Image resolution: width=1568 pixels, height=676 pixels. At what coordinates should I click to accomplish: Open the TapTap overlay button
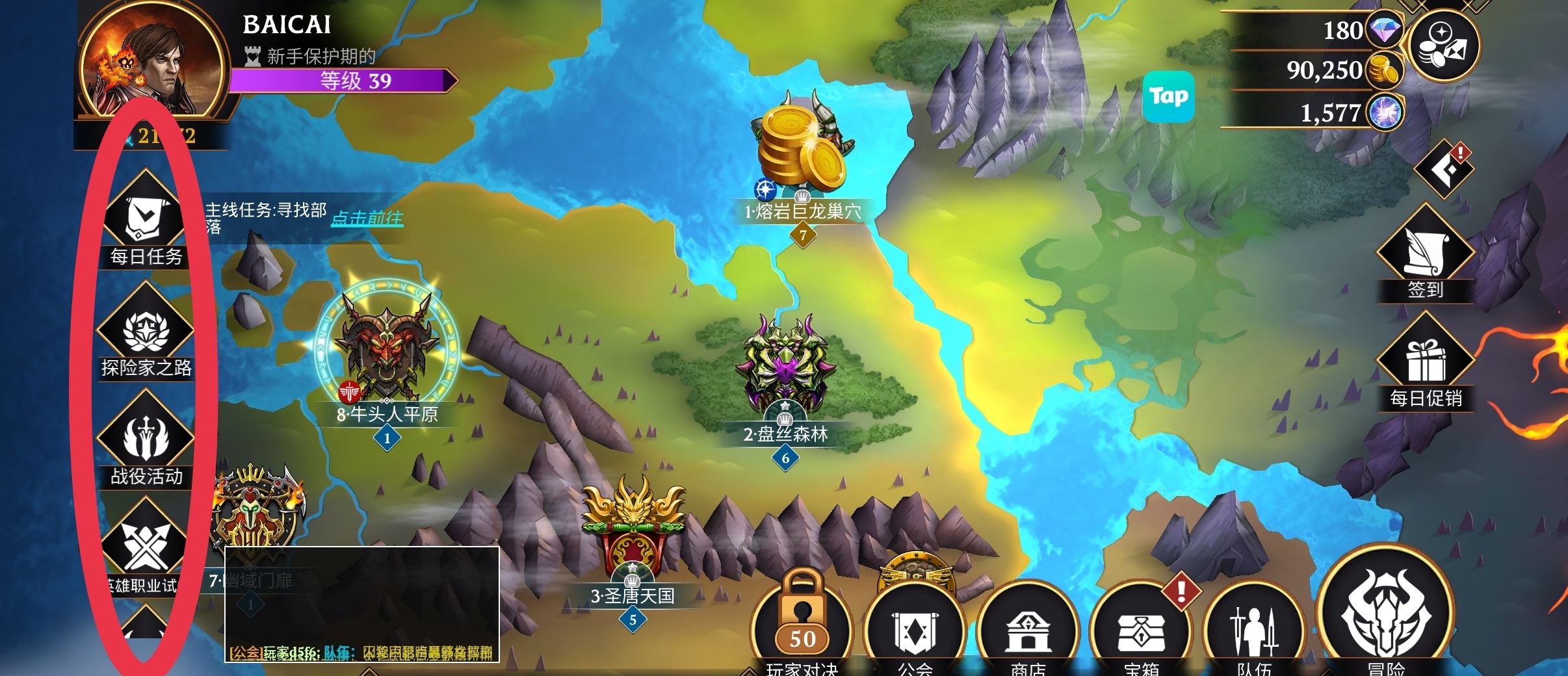tap(1169, 97)
